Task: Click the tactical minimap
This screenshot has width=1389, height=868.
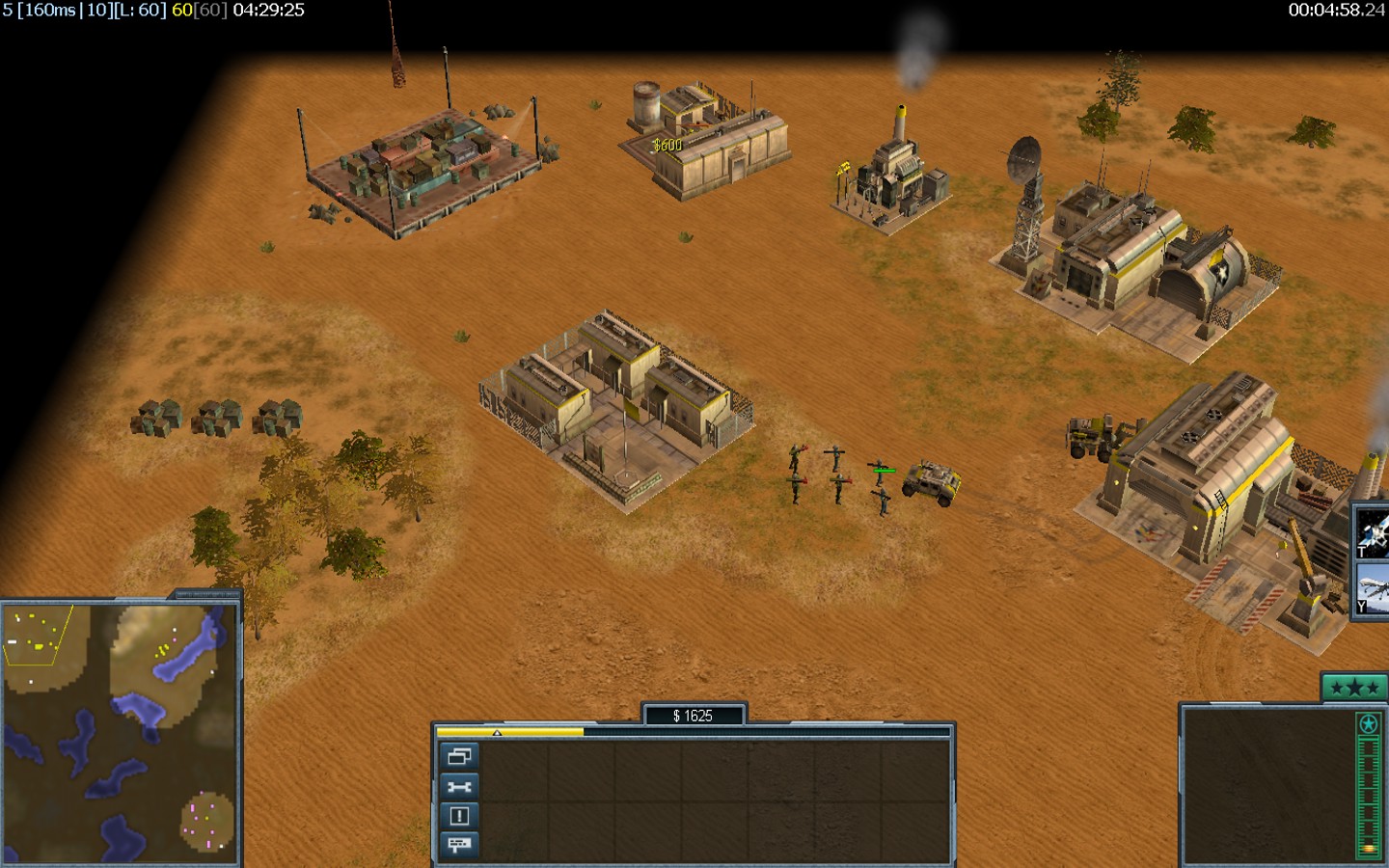Action: [120, 731]
